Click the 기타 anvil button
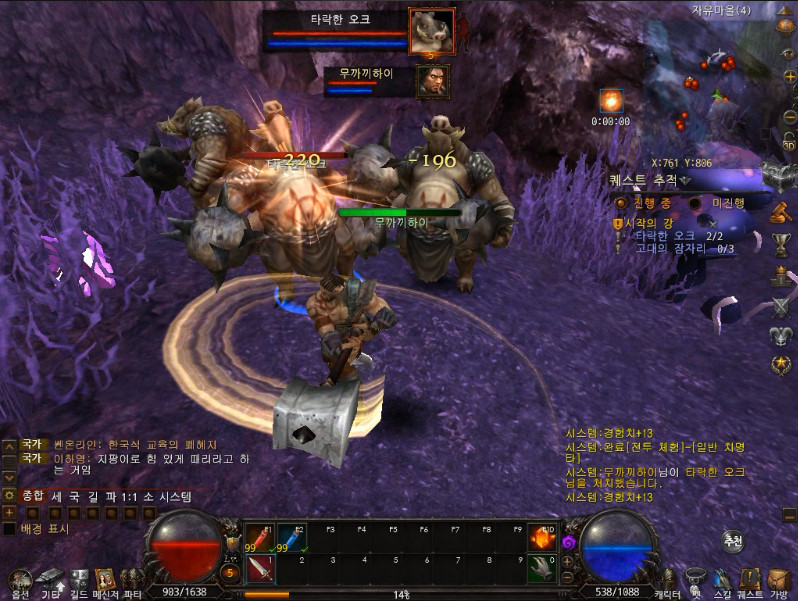The width and height of the screenshot is (798, 601). coord(50,580)
